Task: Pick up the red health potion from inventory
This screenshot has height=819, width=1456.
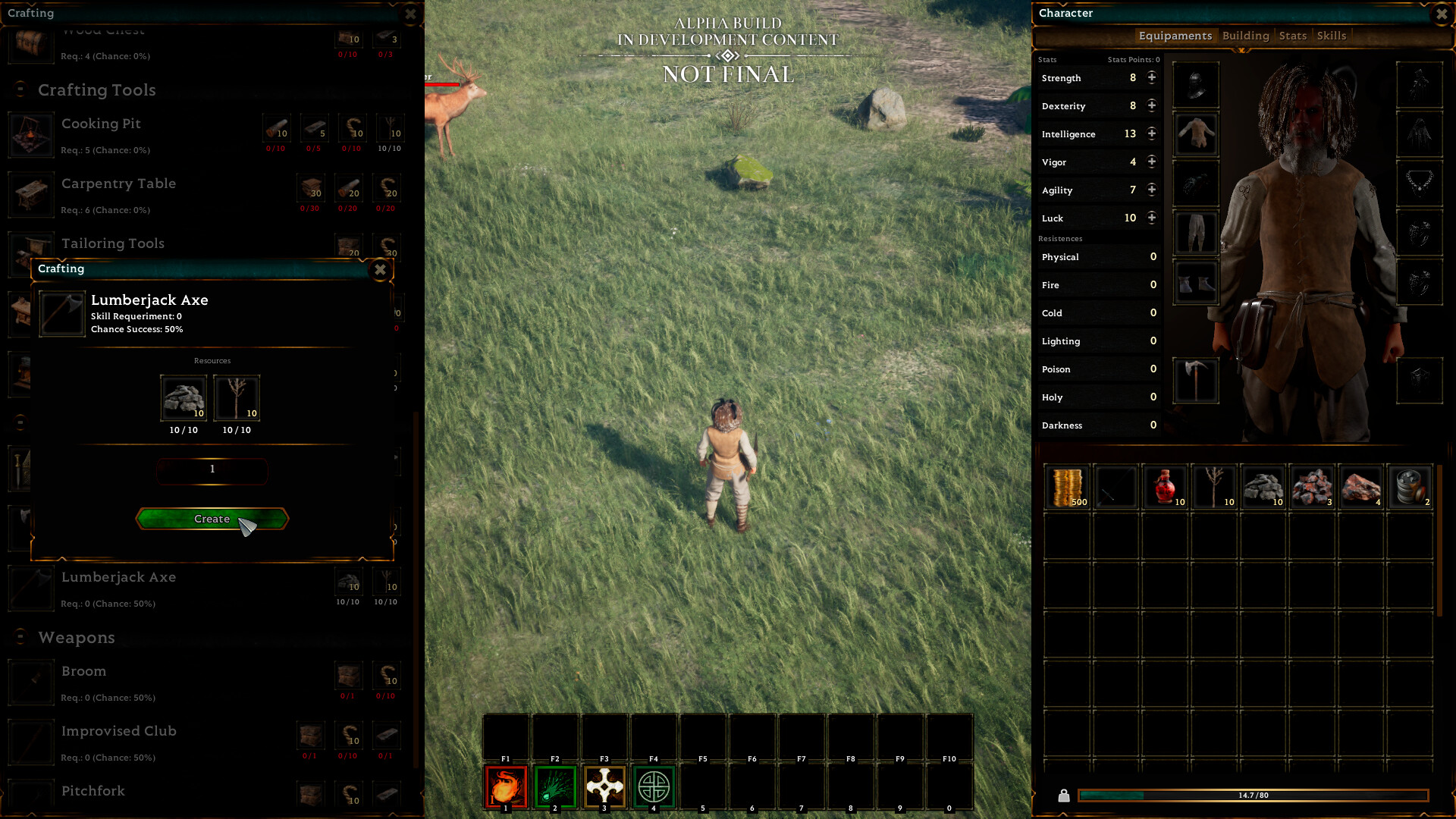Action: pos(1164,486)
